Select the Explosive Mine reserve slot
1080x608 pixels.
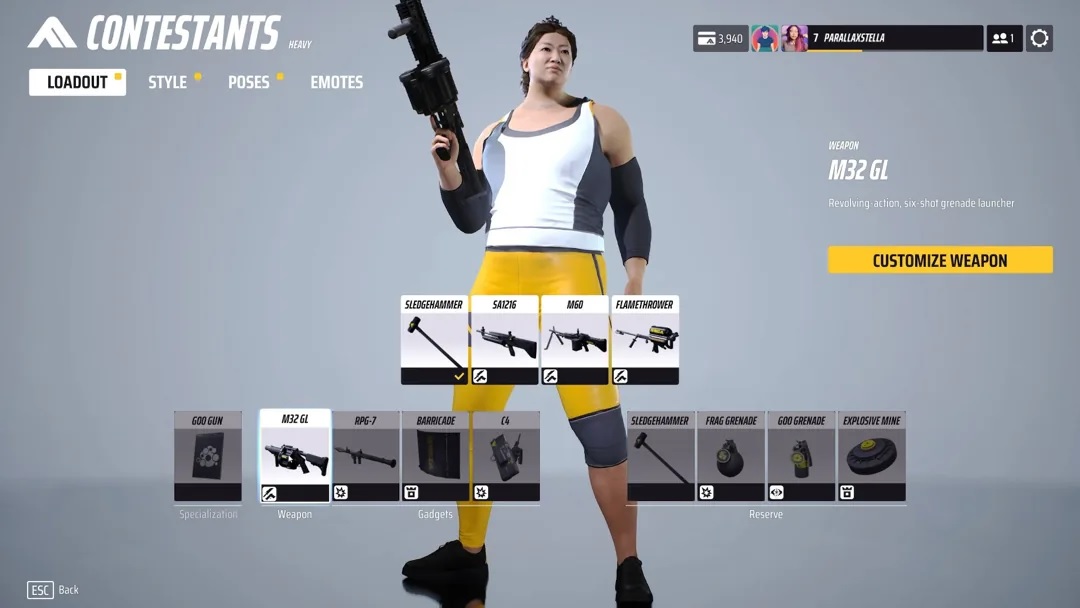pos(872,456)
